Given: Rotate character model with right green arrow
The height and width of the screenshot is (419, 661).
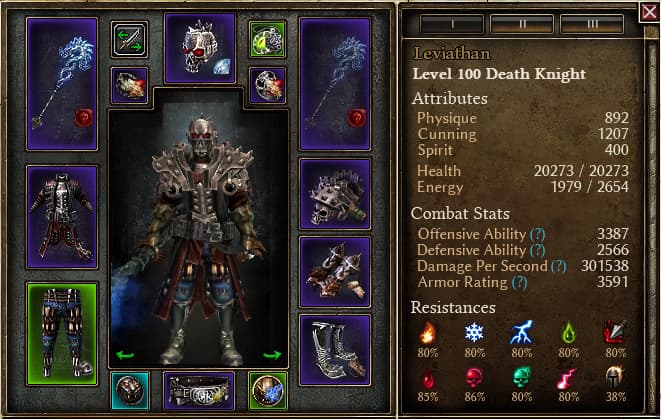Looking at the screenshot, I should click(x=272, y=354).
